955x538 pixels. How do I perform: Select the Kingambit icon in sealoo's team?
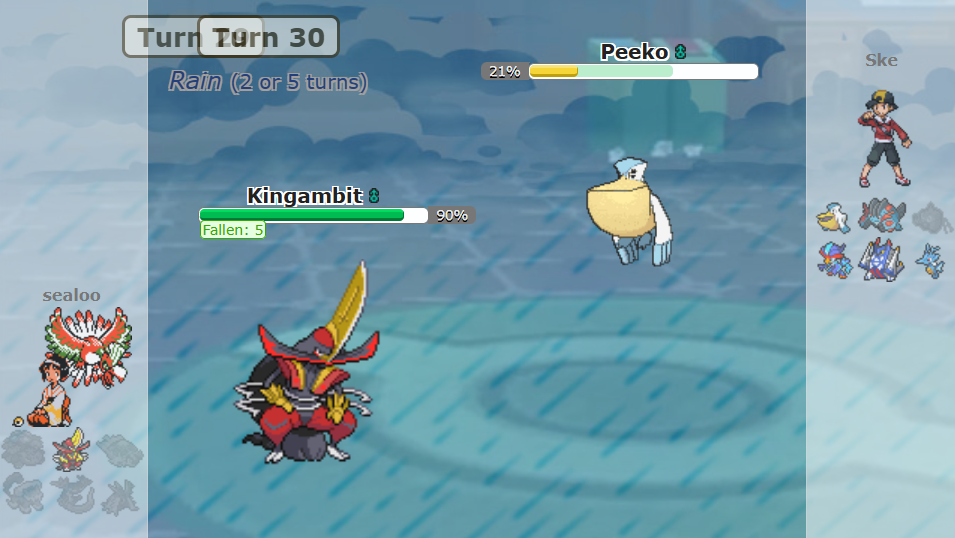tap(70, 450)
